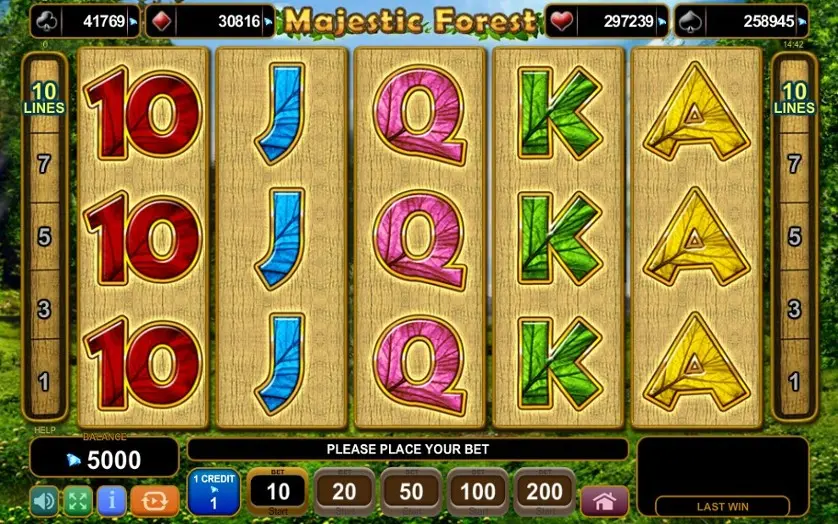Click the pink home button
The width and height of the screenshot is (838, 524).
[x=604, y=500]
